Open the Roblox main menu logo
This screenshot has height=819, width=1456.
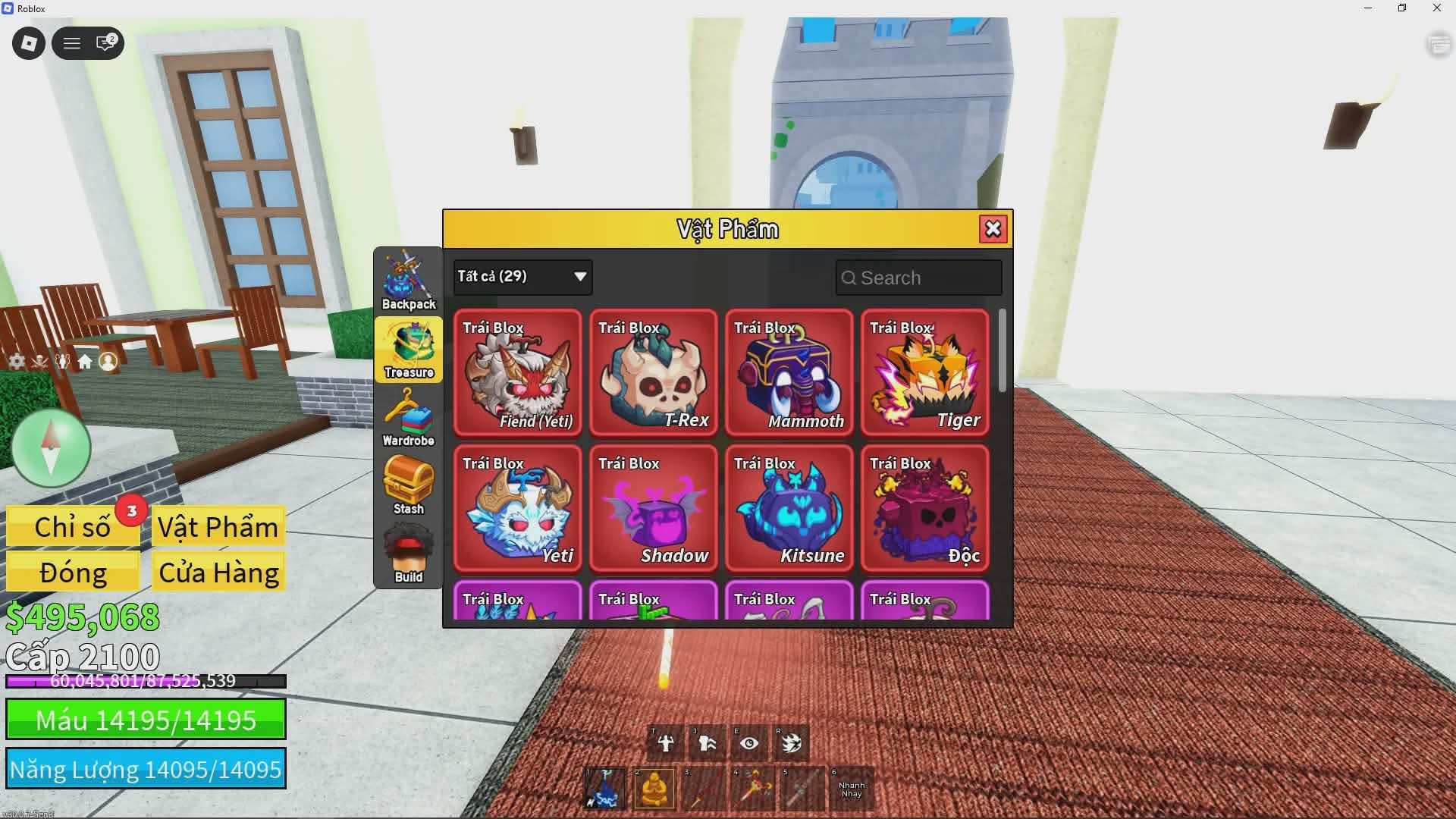point(29,43)
